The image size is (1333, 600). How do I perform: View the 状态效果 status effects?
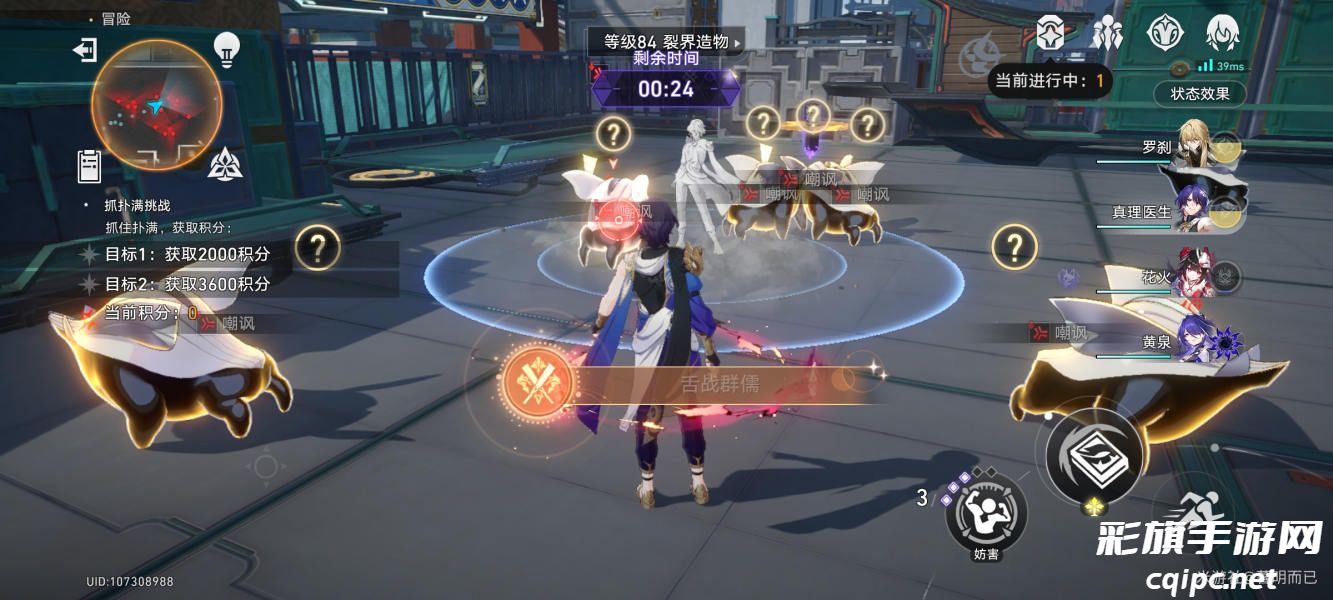click(1200, 93)
